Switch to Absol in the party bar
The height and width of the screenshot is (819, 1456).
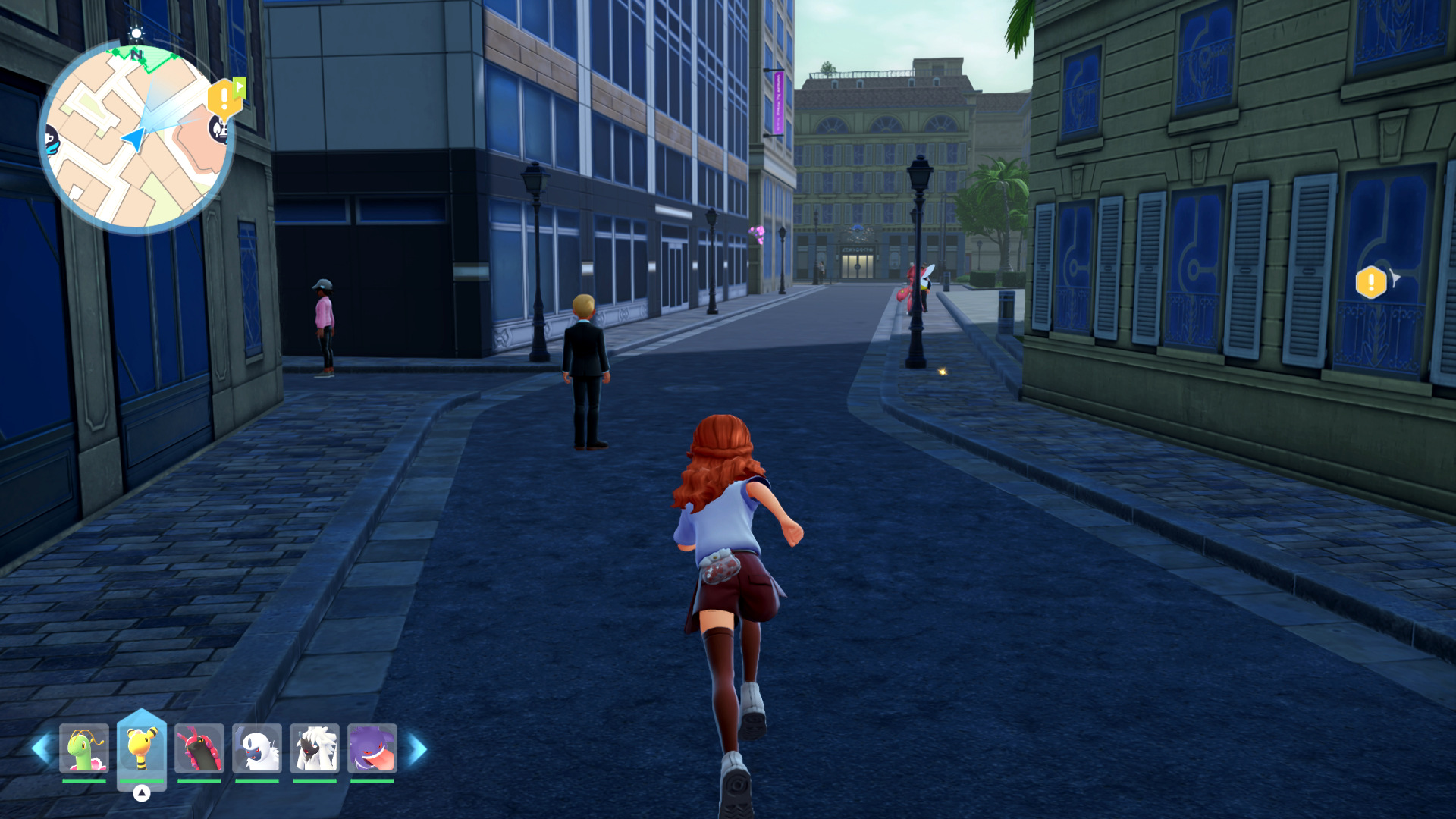tap(257, 748)
